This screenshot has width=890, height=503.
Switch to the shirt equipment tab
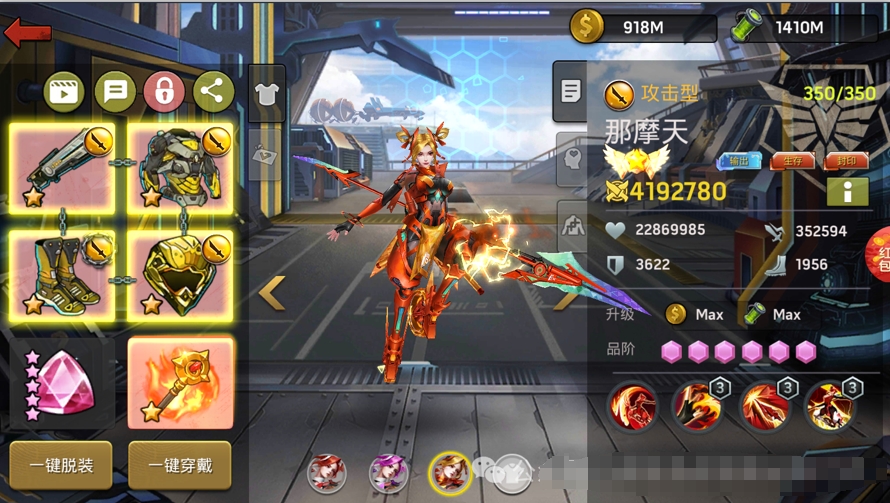pos(267,93)
